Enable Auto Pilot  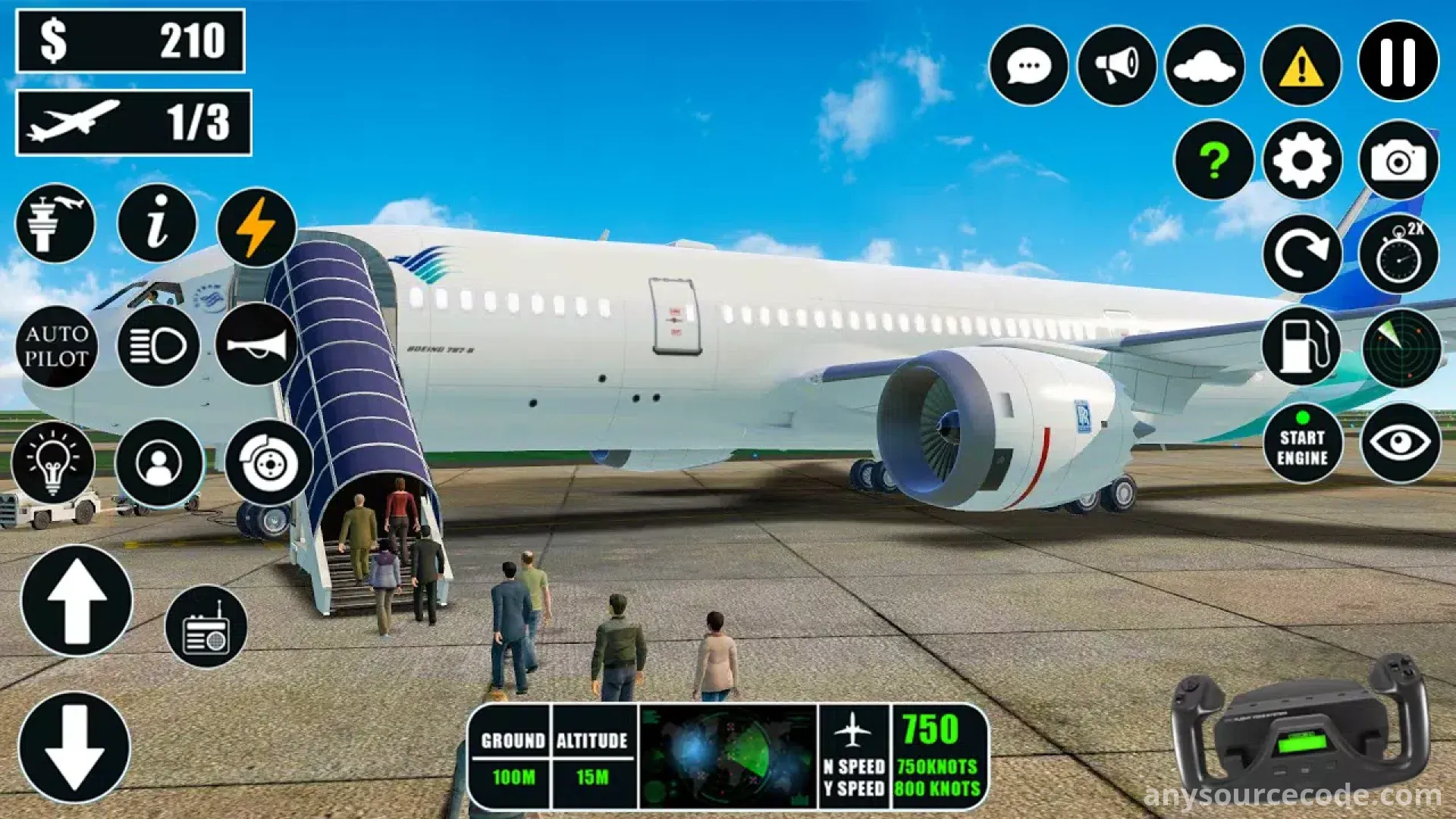coord(57,347)
